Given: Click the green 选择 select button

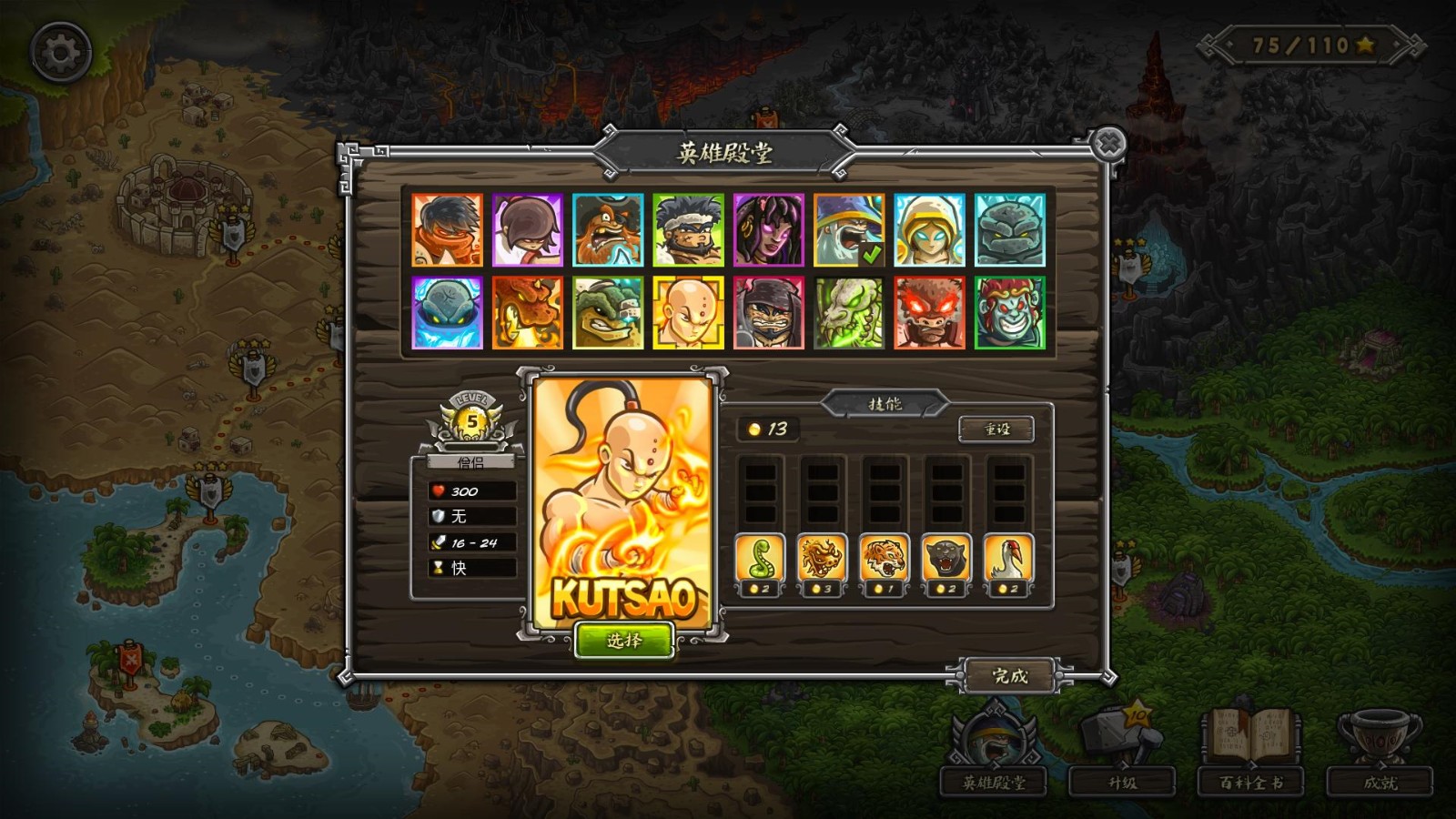Looking at the screenshot, I should [x=624, y=641].
